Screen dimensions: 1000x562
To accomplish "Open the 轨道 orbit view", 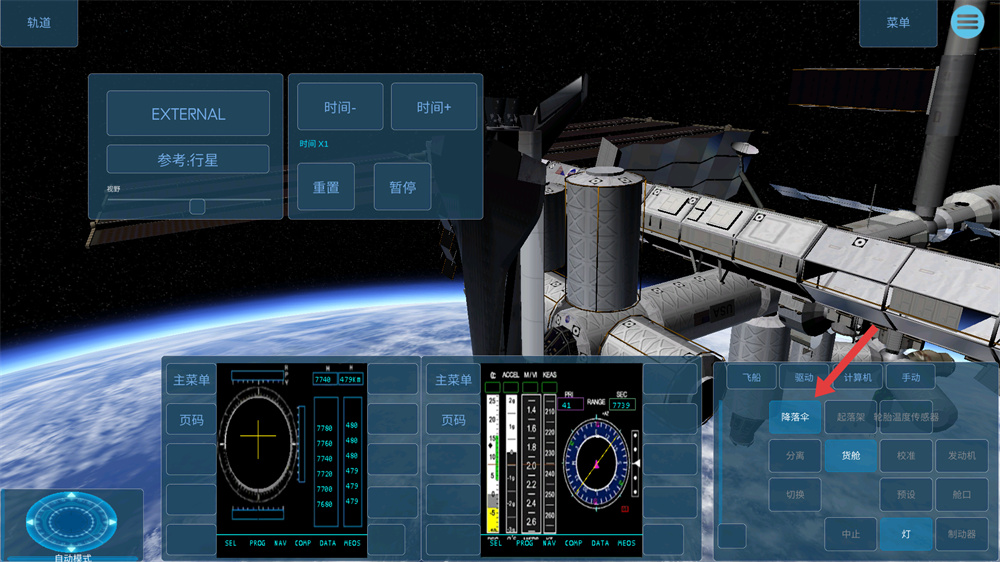I will point(39,23).
